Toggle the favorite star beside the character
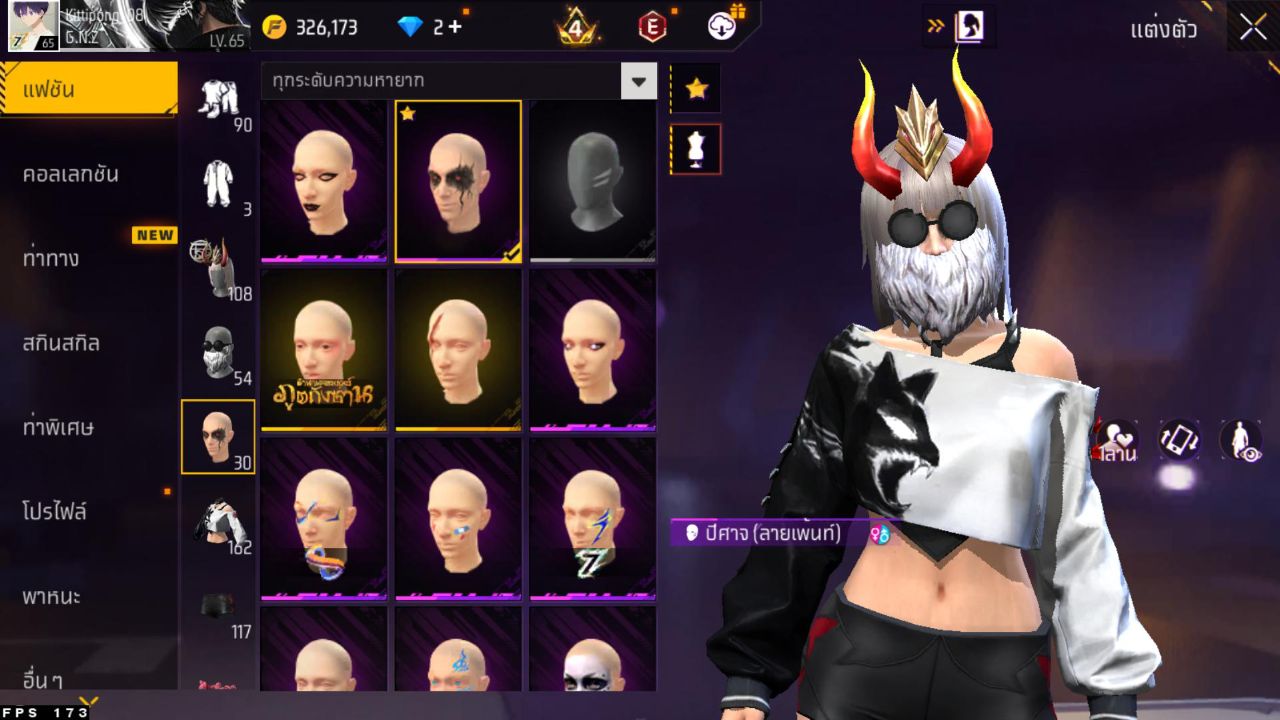Screen dimensions: 1280x720 (695, 88)
